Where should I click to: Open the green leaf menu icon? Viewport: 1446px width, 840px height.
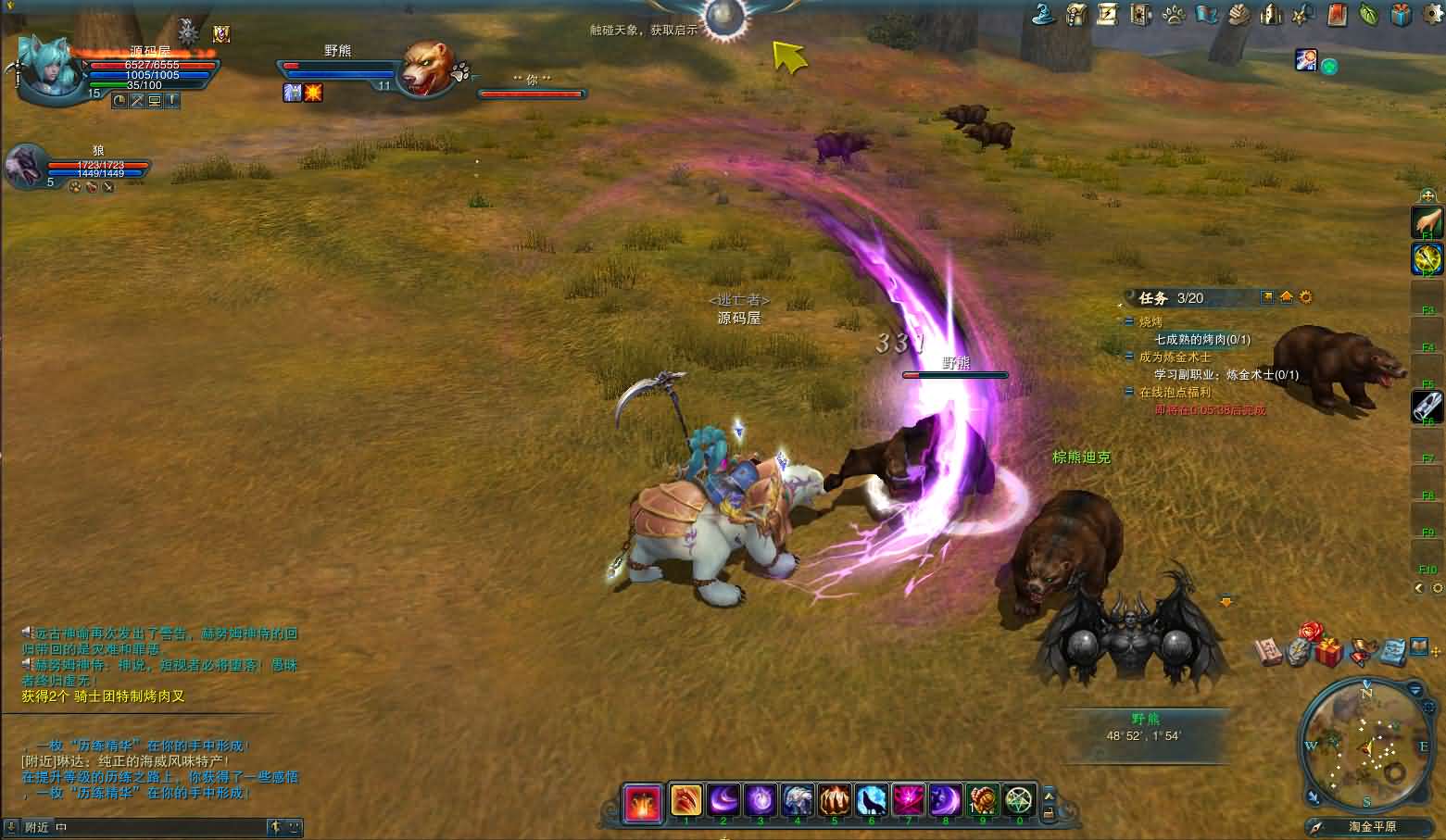coord(1368,14)
